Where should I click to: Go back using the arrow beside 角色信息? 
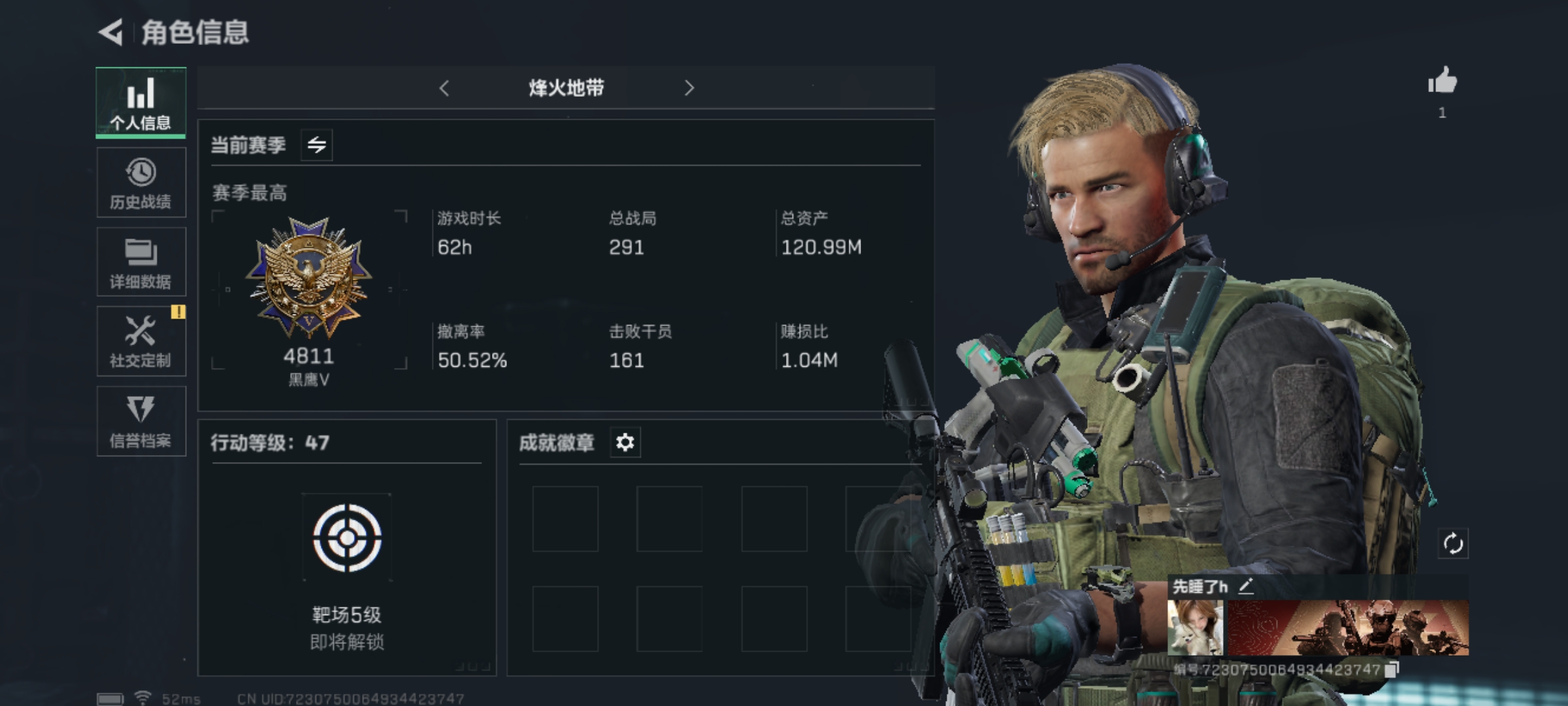point(111,32)
